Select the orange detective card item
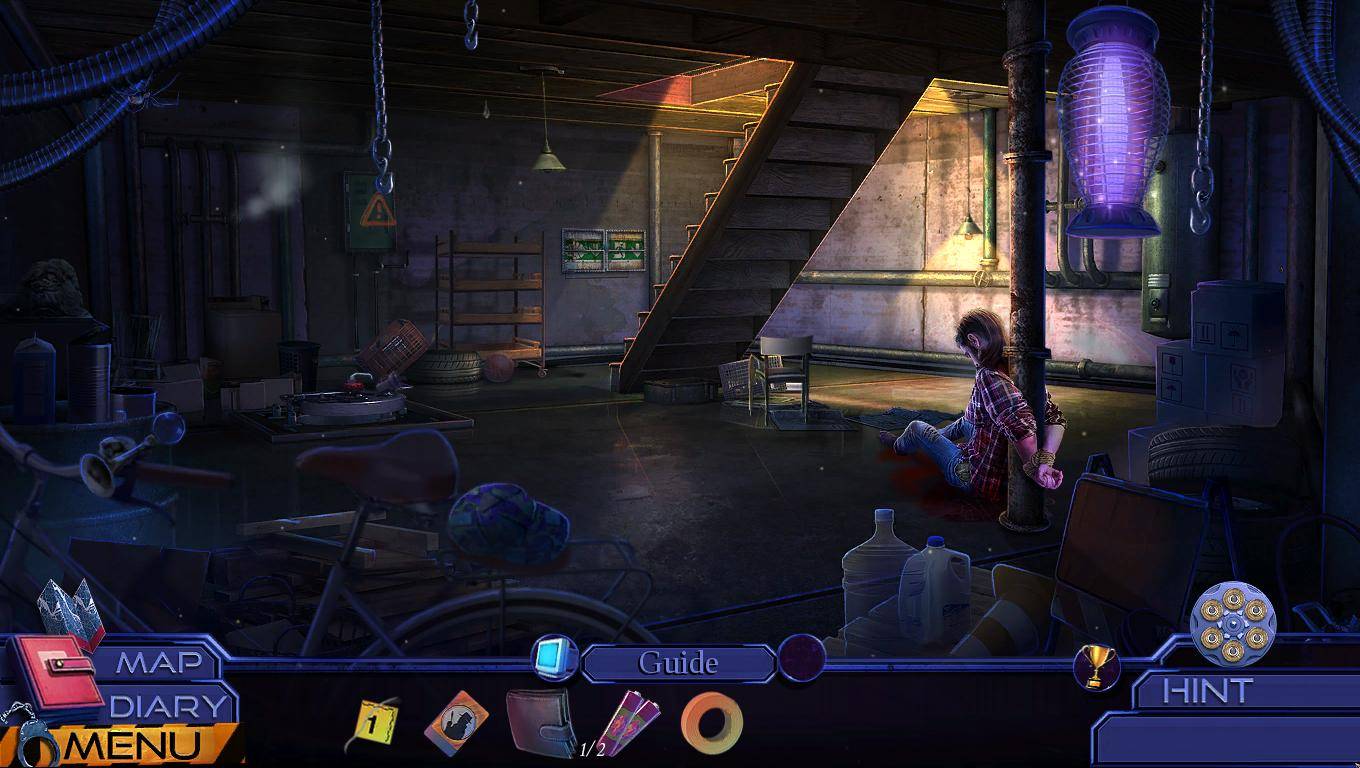This screenshot has width=1360, height=768. (457, 721)
